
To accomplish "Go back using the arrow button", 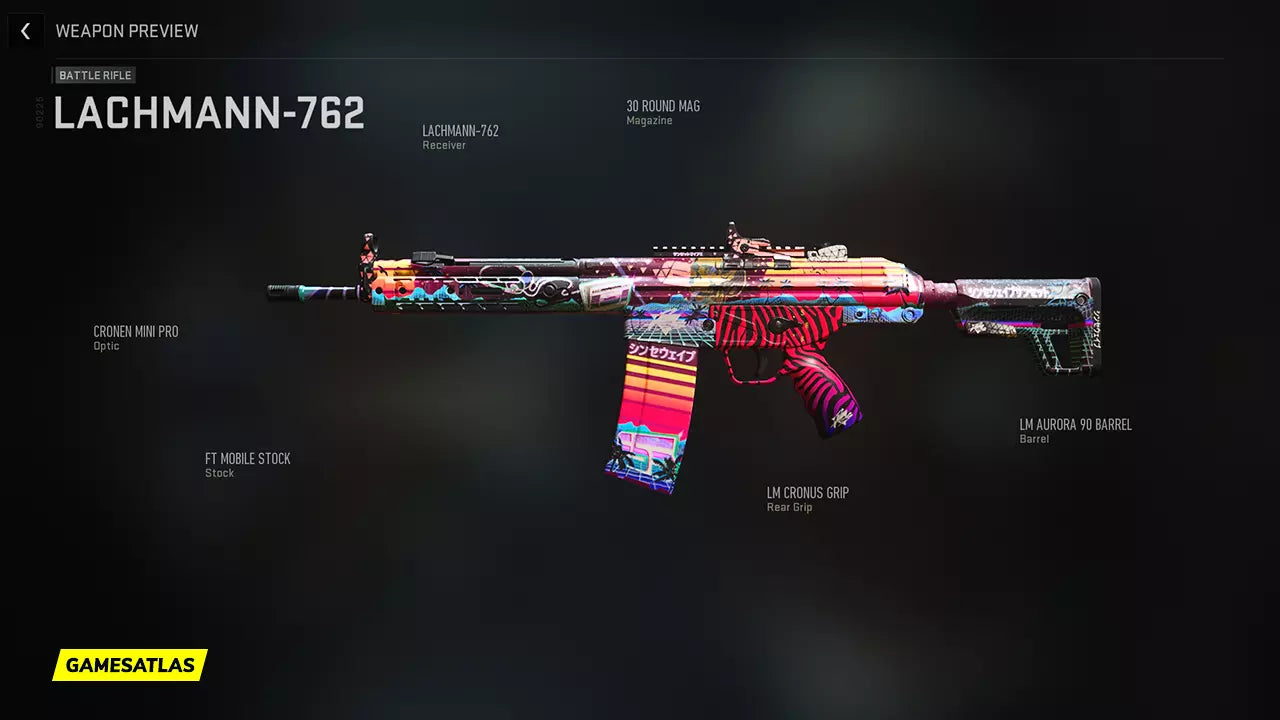I will 25,31.
